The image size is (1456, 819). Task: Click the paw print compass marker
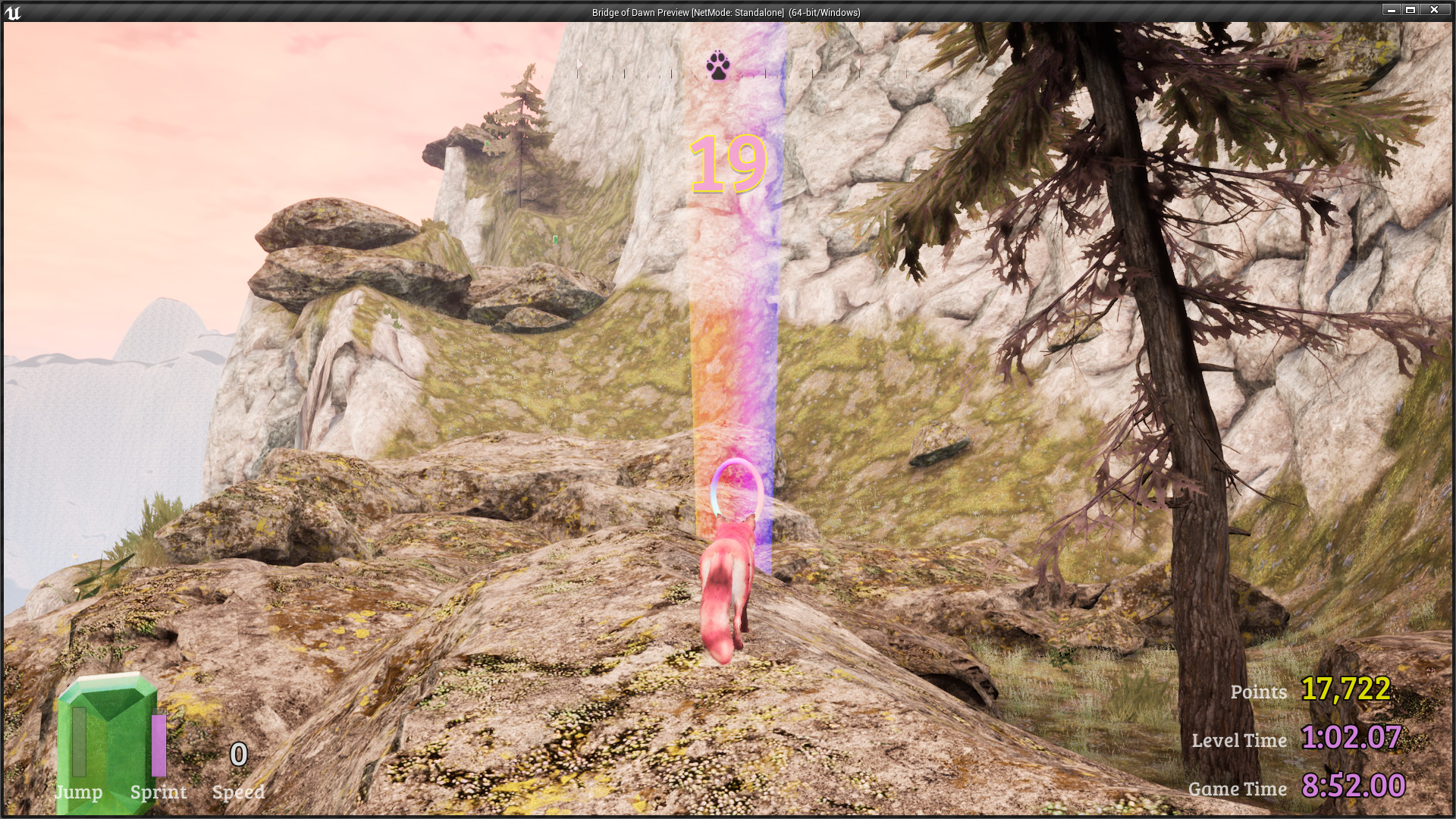[x=719, y=67]
